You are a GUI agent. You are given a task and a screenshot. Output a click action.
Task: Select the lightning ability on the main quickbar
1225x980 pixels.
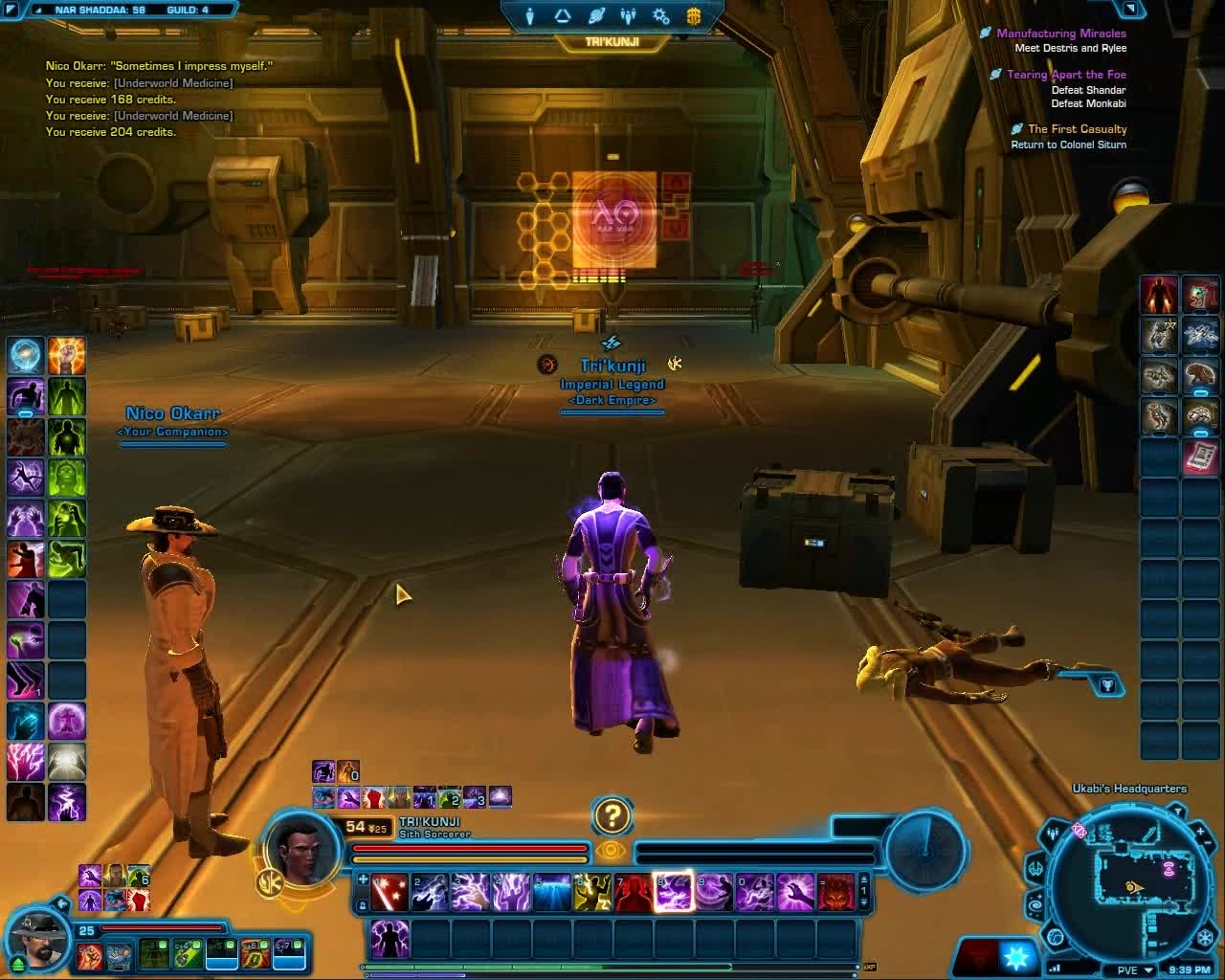coord(471,892)
